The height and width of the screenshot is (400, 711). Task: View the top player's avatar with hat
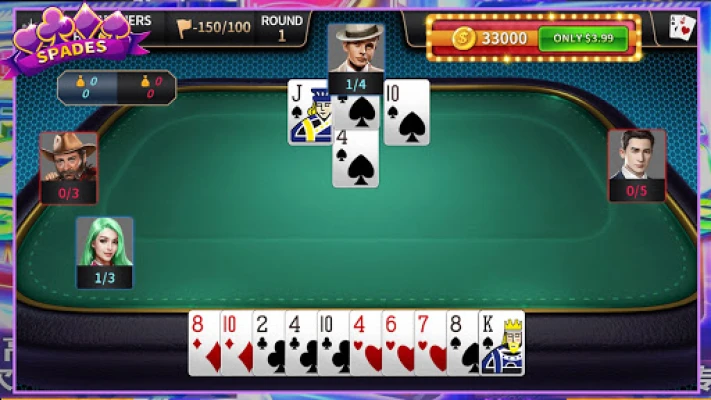coord(356,50)
